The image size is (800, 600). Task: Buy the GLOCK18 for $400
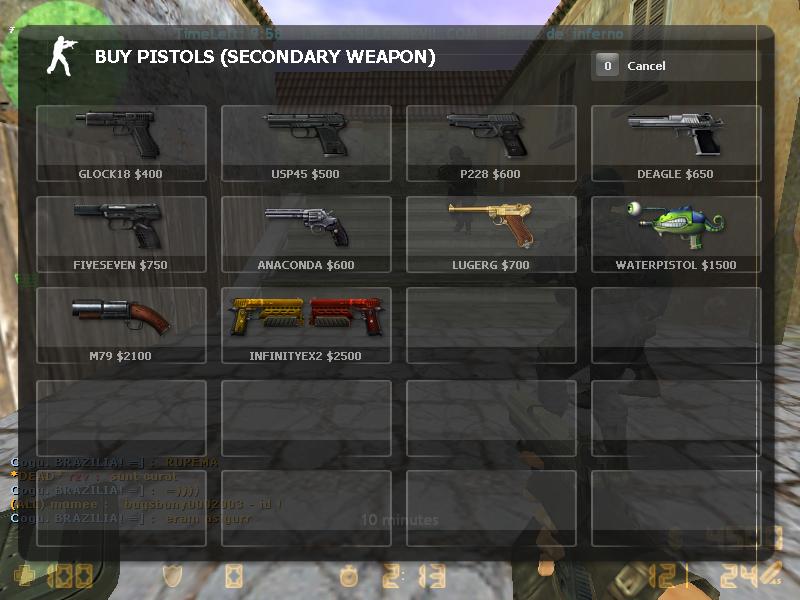click(x=121, y=143)
